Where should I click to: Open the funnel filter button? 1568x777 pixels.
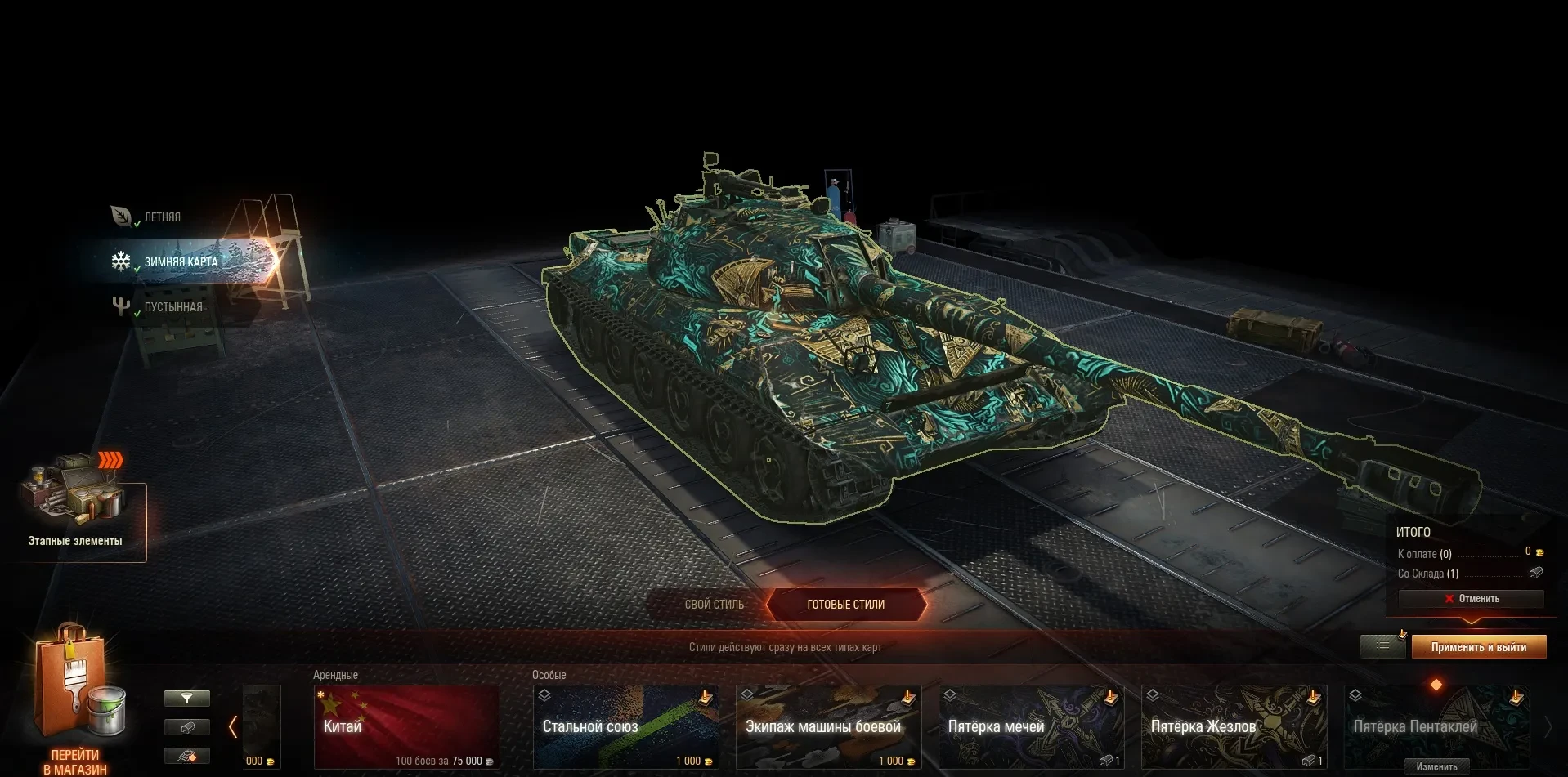pyautogui.click(x=187, y=699)
